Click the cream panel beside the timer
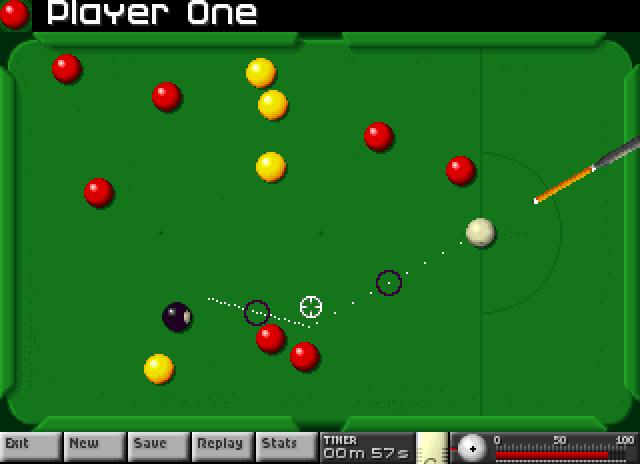 coord(431,448)
